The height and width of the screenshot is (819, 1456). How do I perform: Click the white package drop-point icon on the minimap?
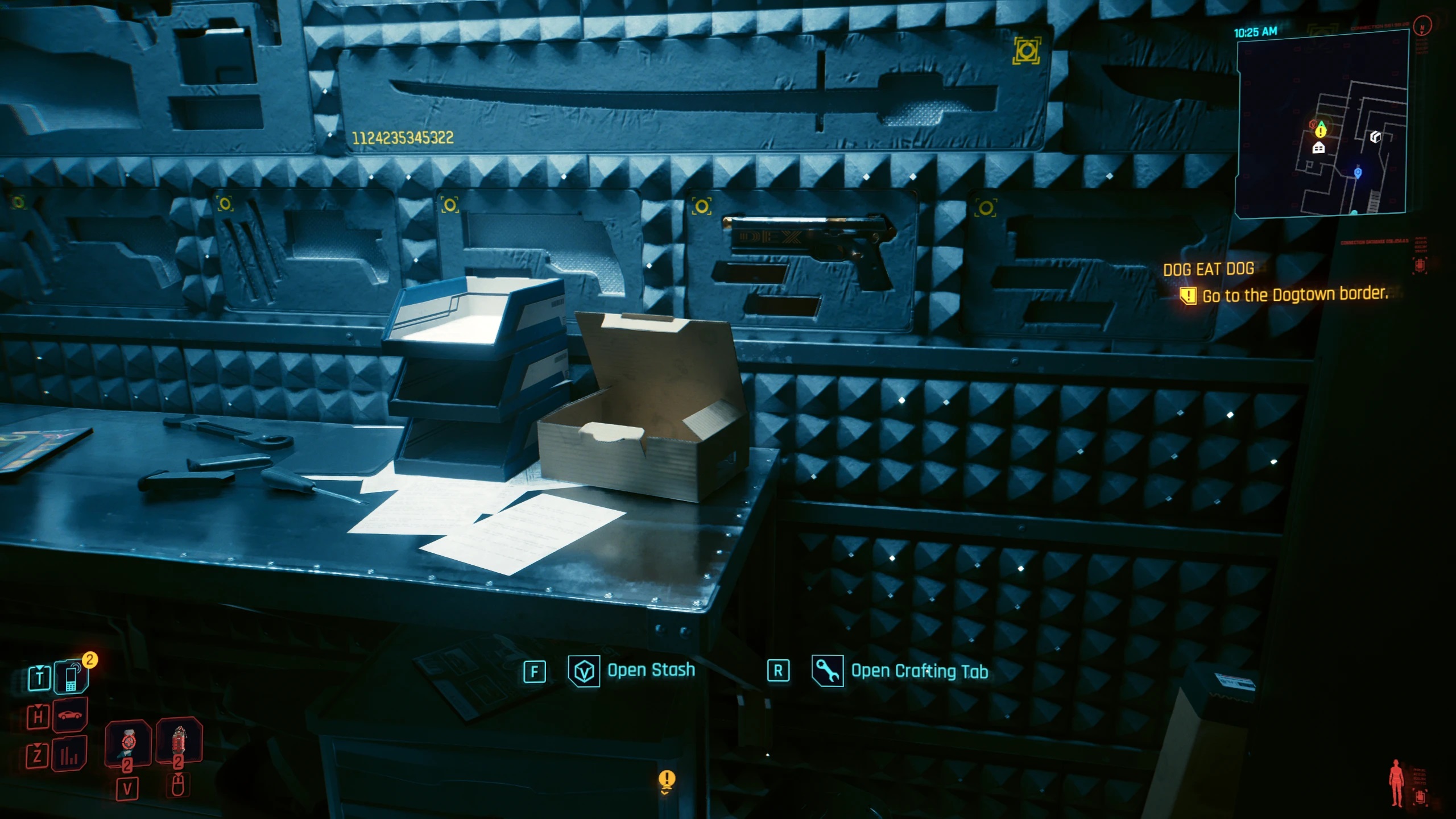tap(1376, 136)
